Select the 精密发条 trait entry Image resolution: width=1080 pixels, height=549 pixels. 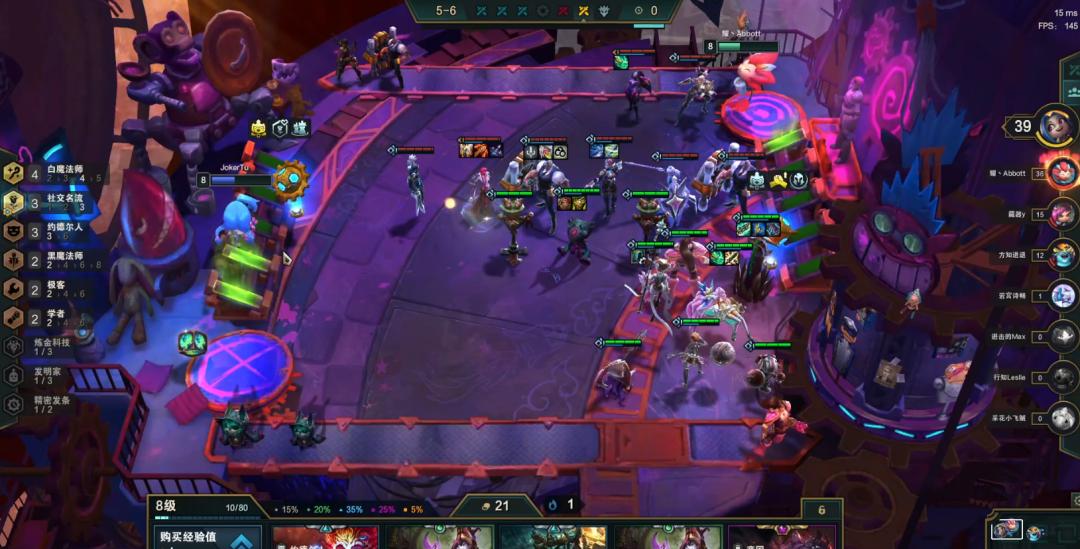[40, 404]
